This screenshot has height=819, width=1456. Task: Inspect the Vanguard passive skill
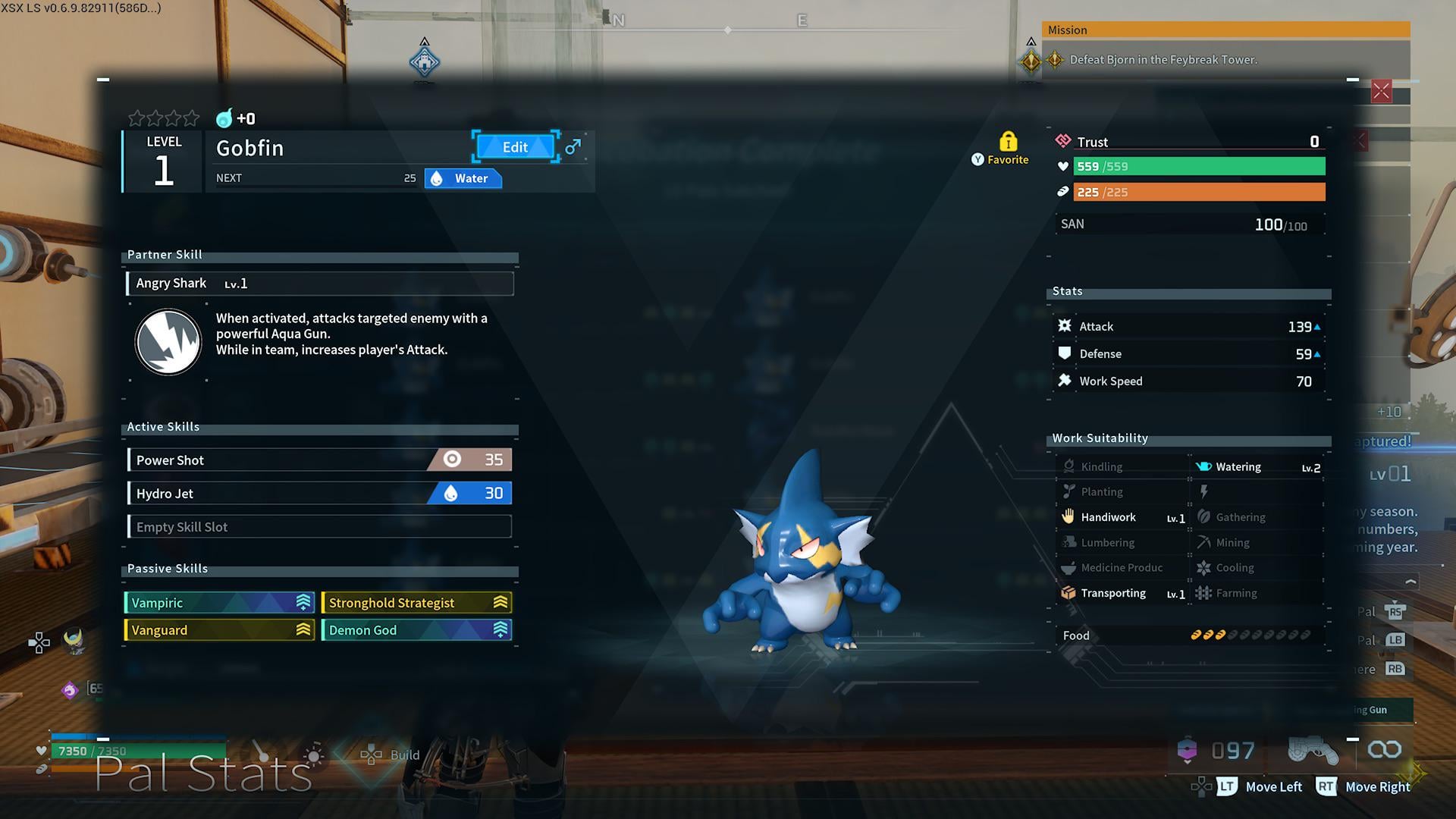pyautogui.click(x=218, y=630)
